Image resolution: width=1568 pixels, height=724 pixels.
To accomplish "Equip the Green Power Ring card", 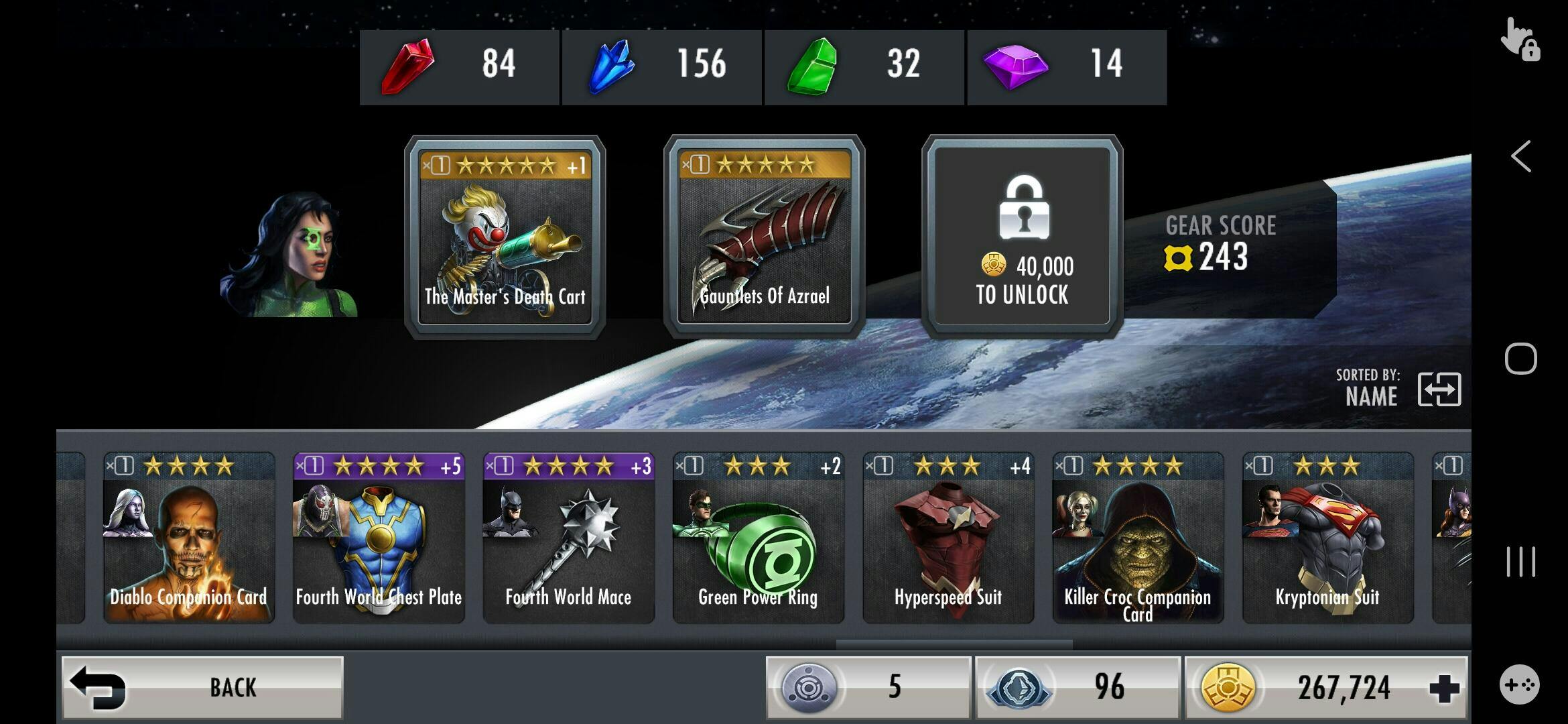I will click(758, 538).
